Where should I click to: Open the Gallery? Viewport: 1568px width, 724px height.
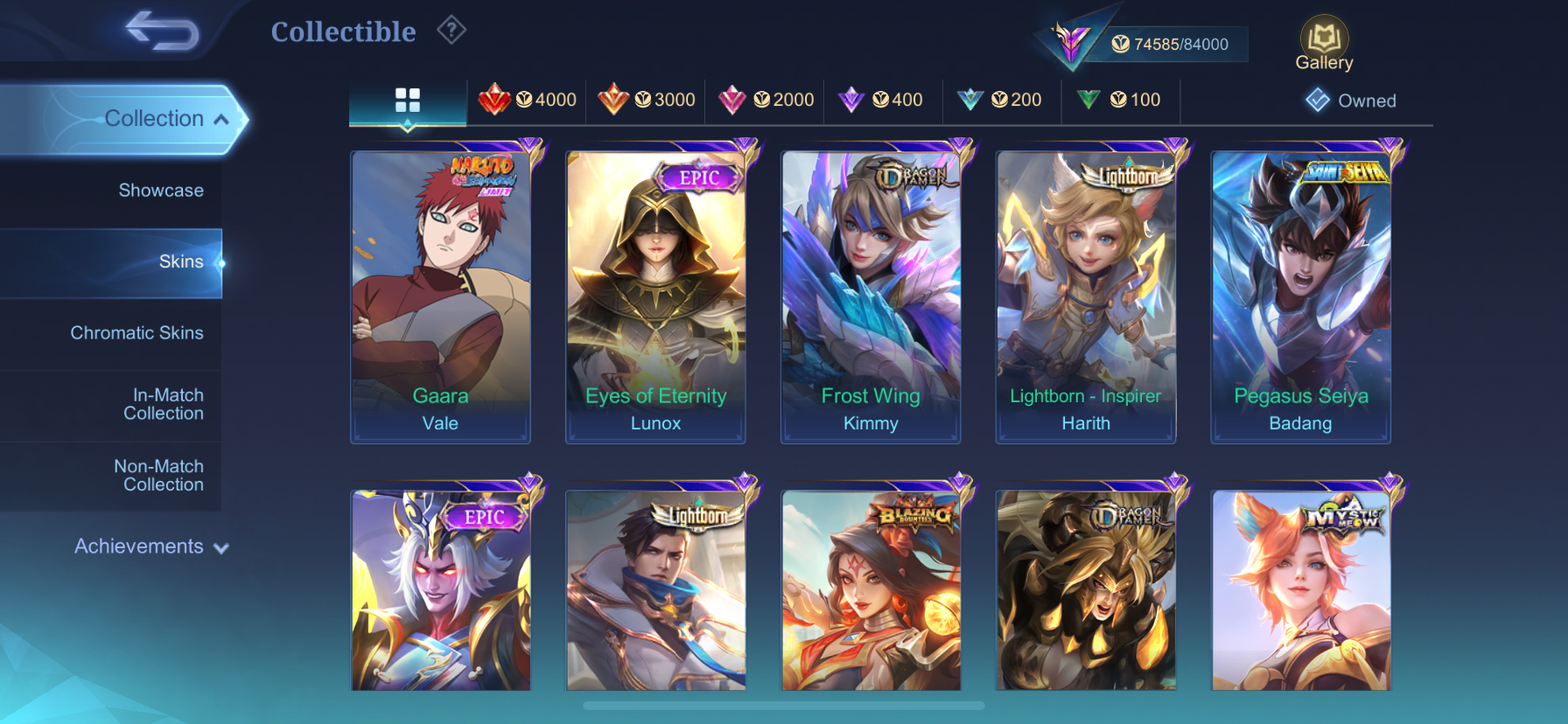[x=1324, y=44]
